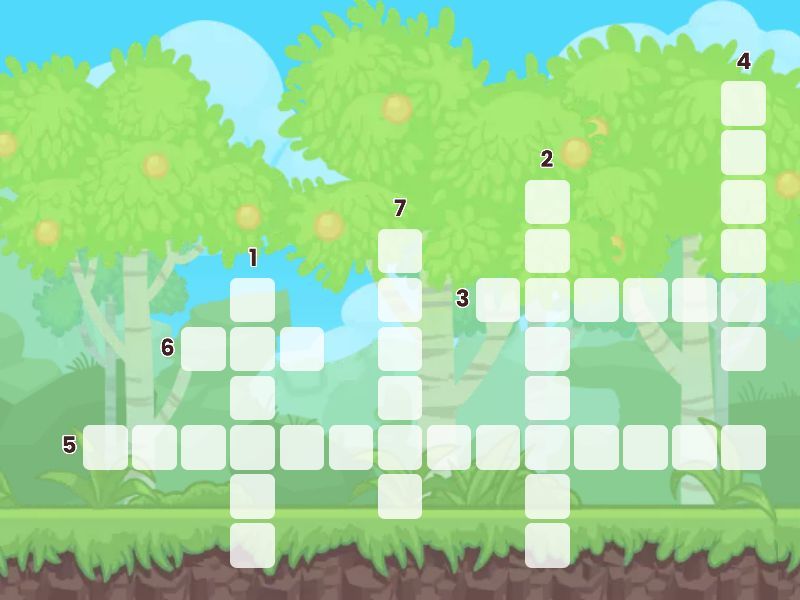This screenshot has width=800, height=600.
Task: Select the top cell of word 2
Action: (547, 202)
